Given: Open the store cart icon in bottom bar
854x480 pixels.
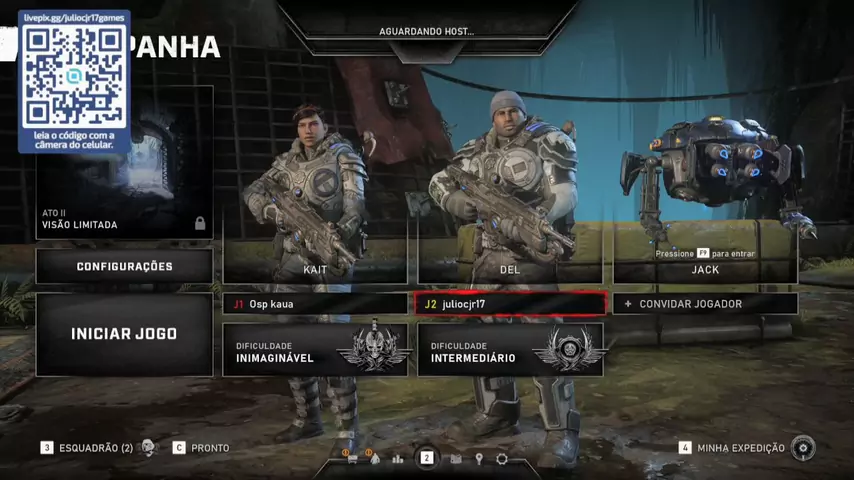Looking at the screenshot, I should click(x=352, y=459).
